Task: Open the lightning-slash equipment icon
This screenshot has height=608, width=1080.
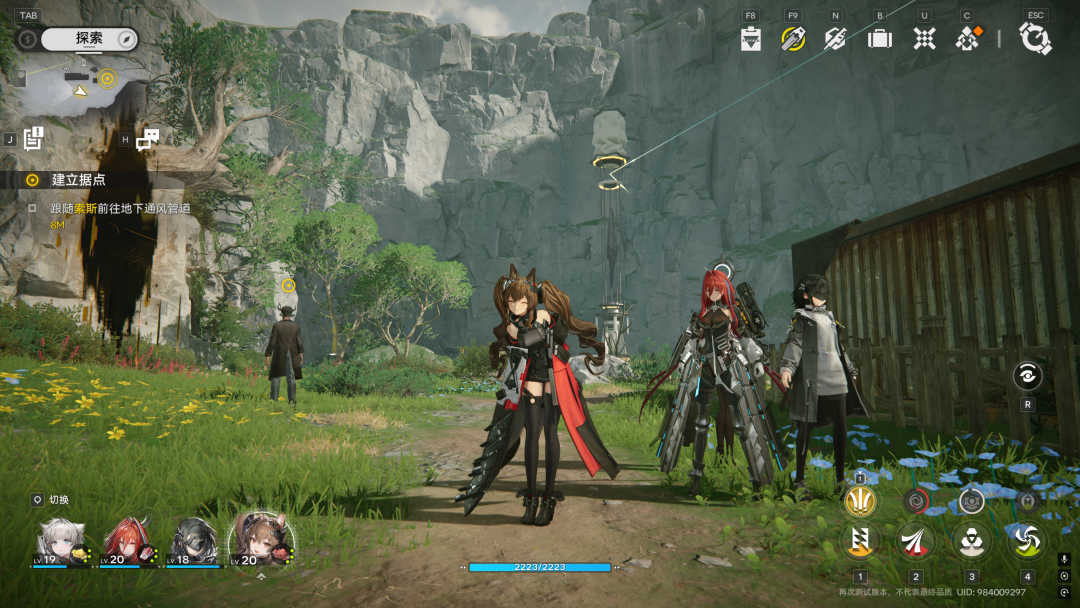Action: pyautogui.click(x=836, y=39)
